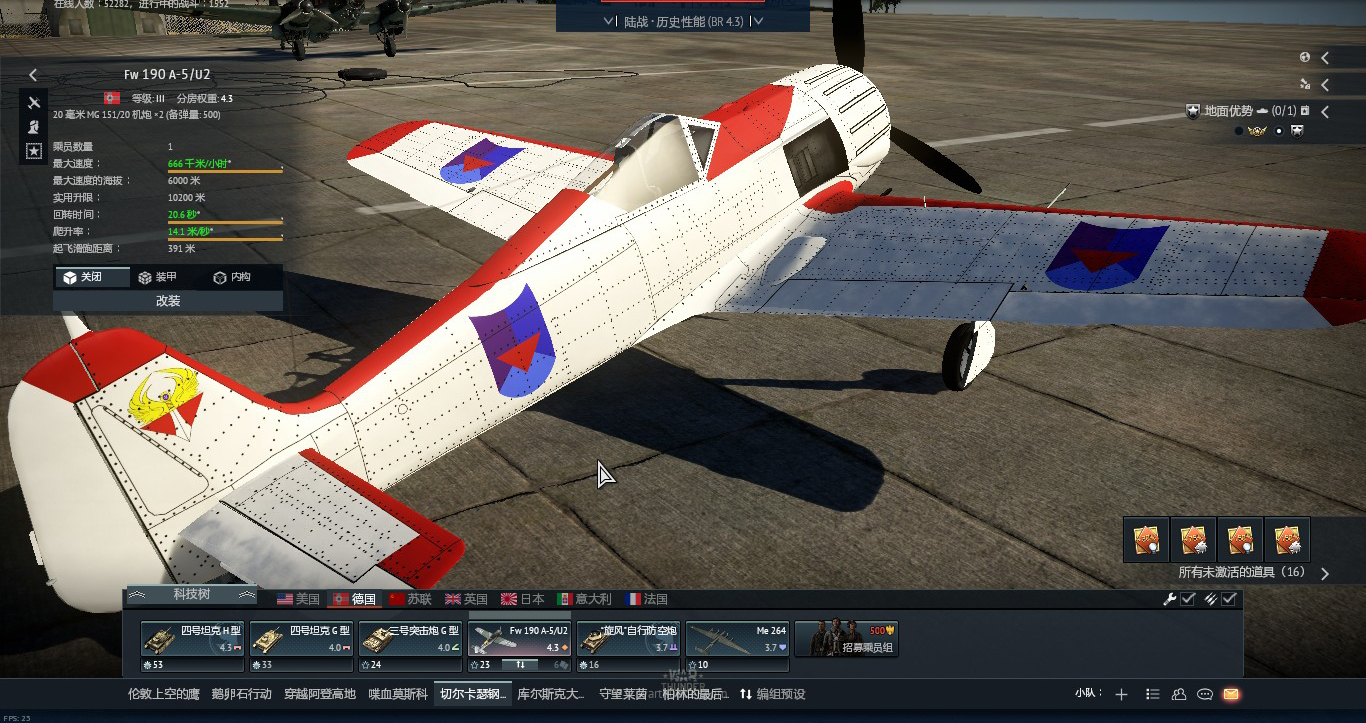Toggle the checkbox next to the wrench icon

(x=1187, y=599)
